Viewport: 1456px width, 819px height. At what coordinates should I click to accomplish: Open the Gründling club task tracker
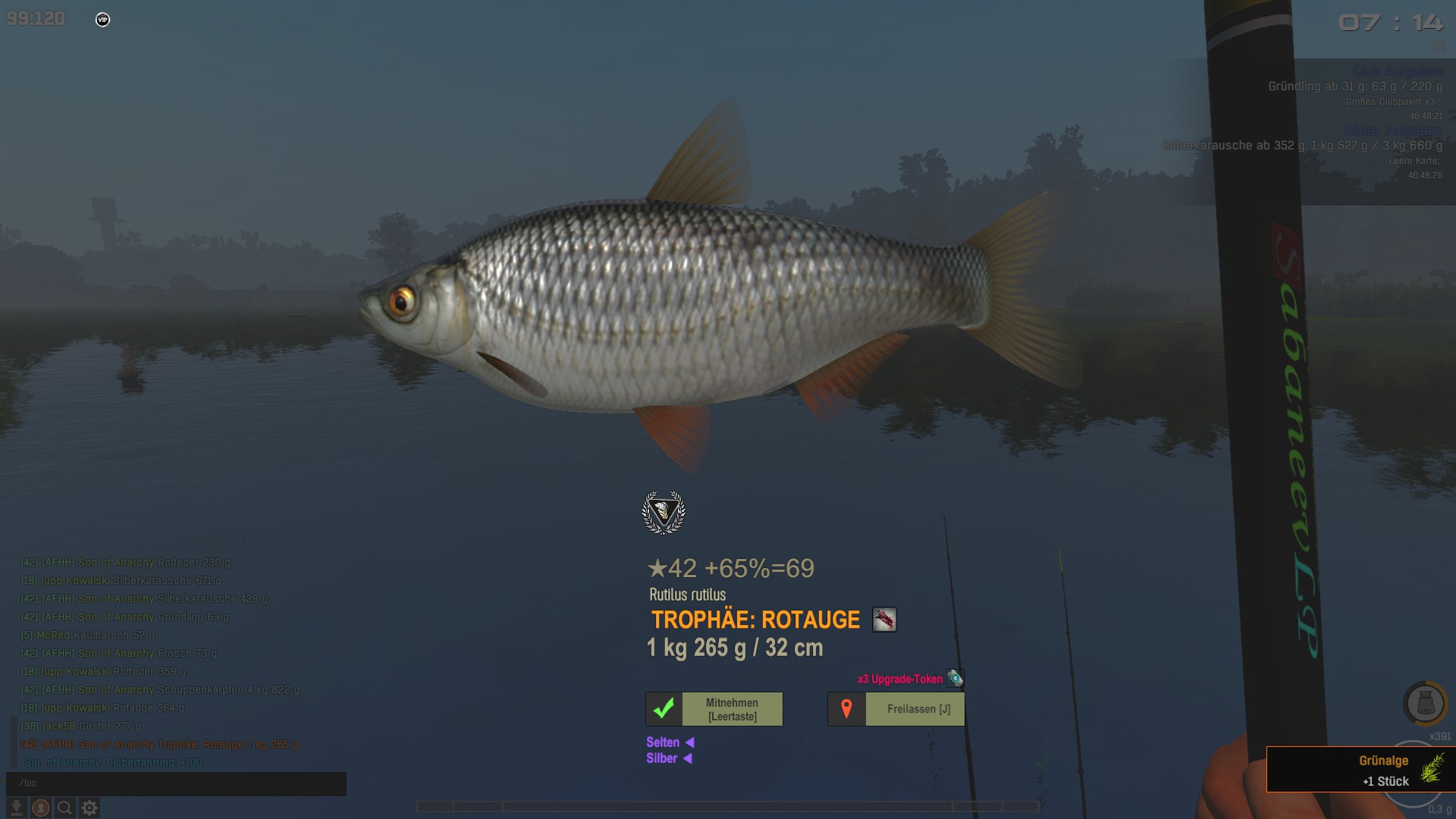[x=1354, y=86]
